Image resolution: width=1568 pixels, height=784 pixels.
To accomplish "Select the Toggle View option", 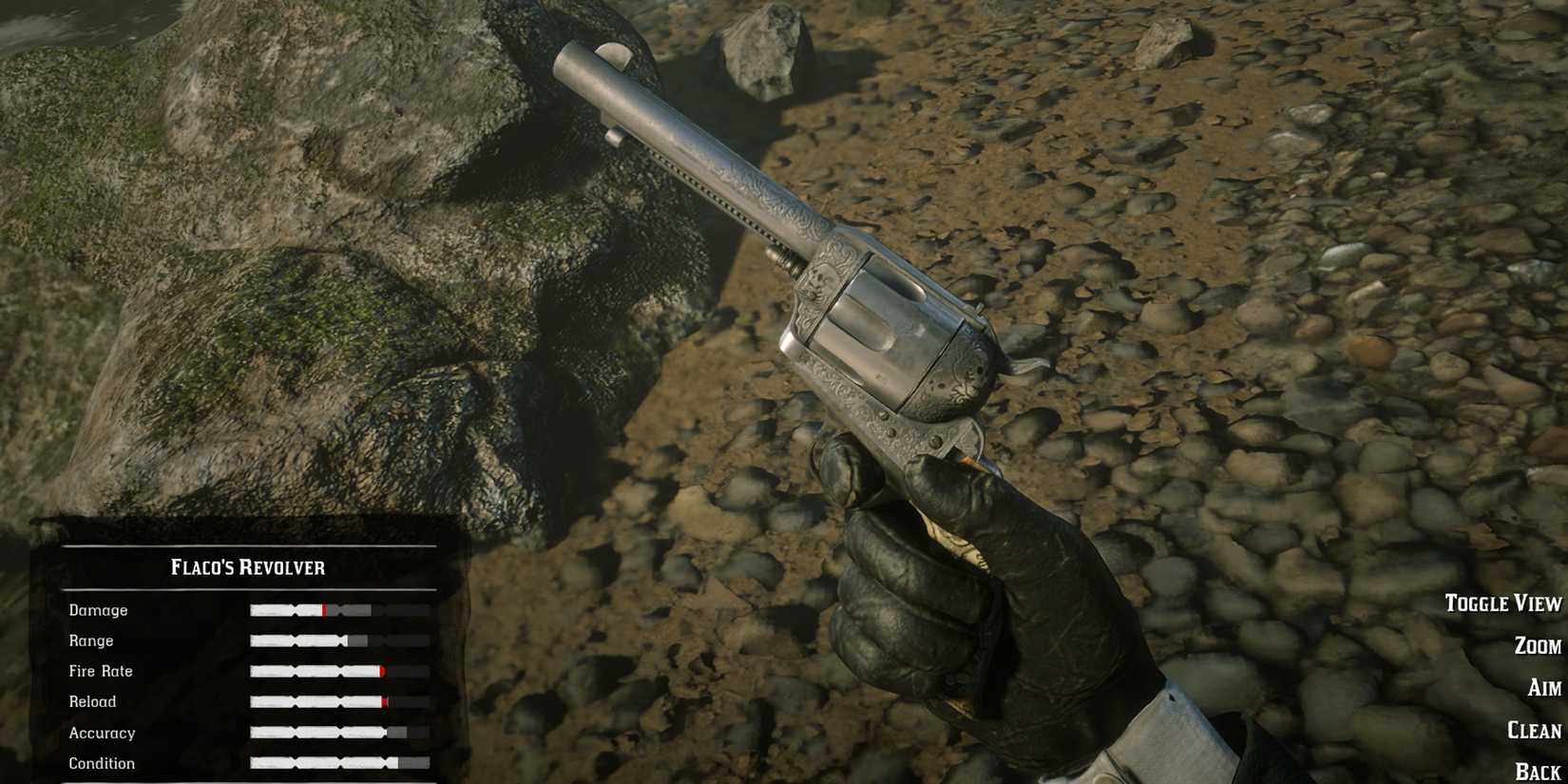I will pyautogui.click(x=1501, y=602).
